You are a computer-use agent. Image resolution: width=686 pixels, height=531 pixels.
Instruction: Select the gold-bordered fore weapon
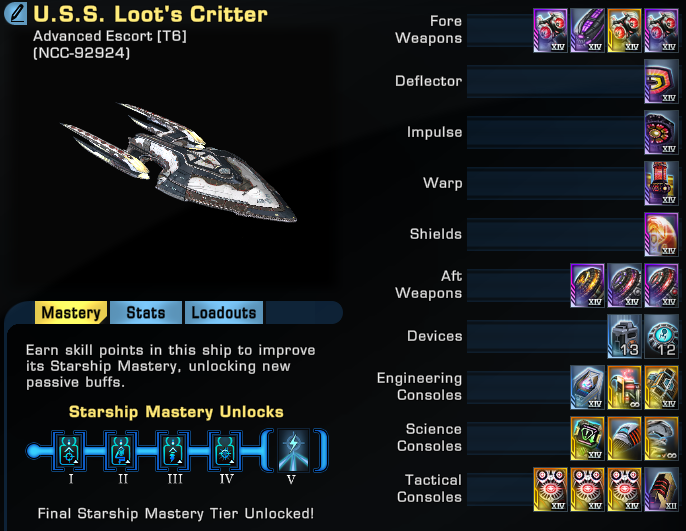pos(624,30)
